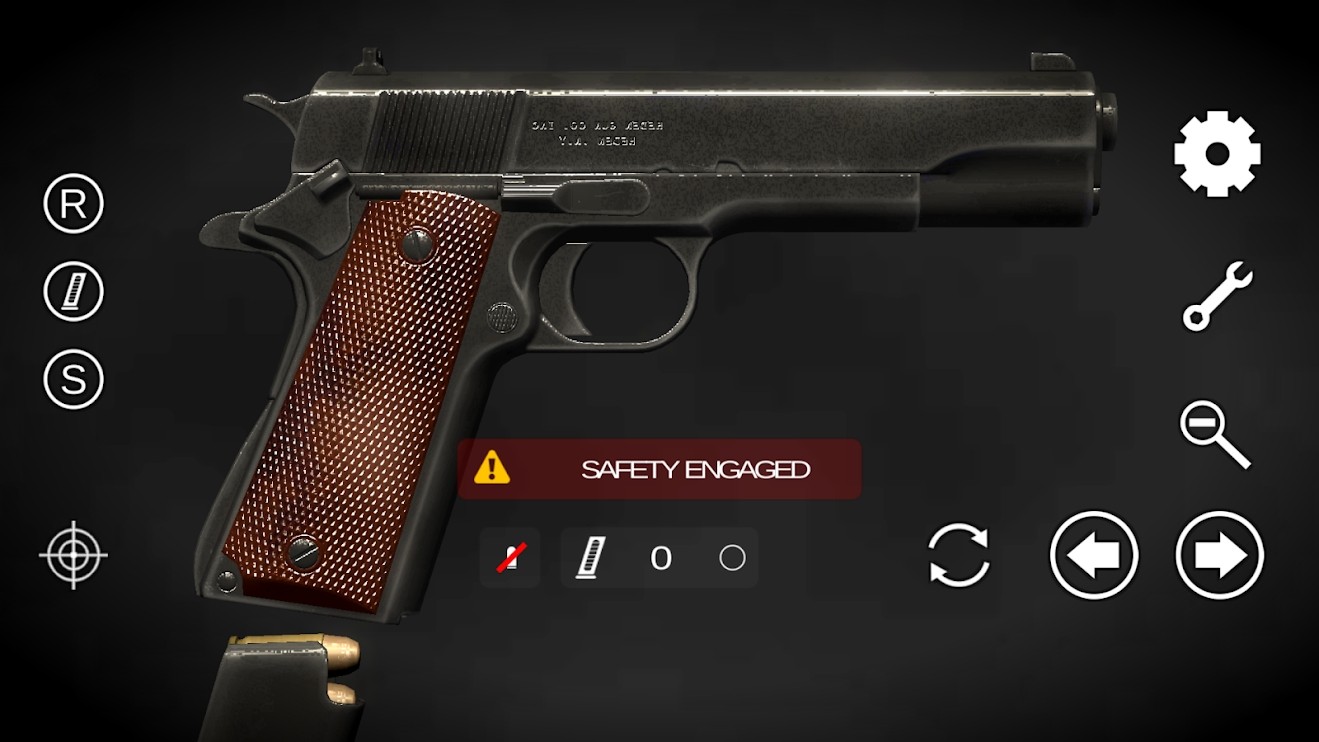Toggle the safety with the S button
The width and height of the screenshot is (1319, 742).
71,379
